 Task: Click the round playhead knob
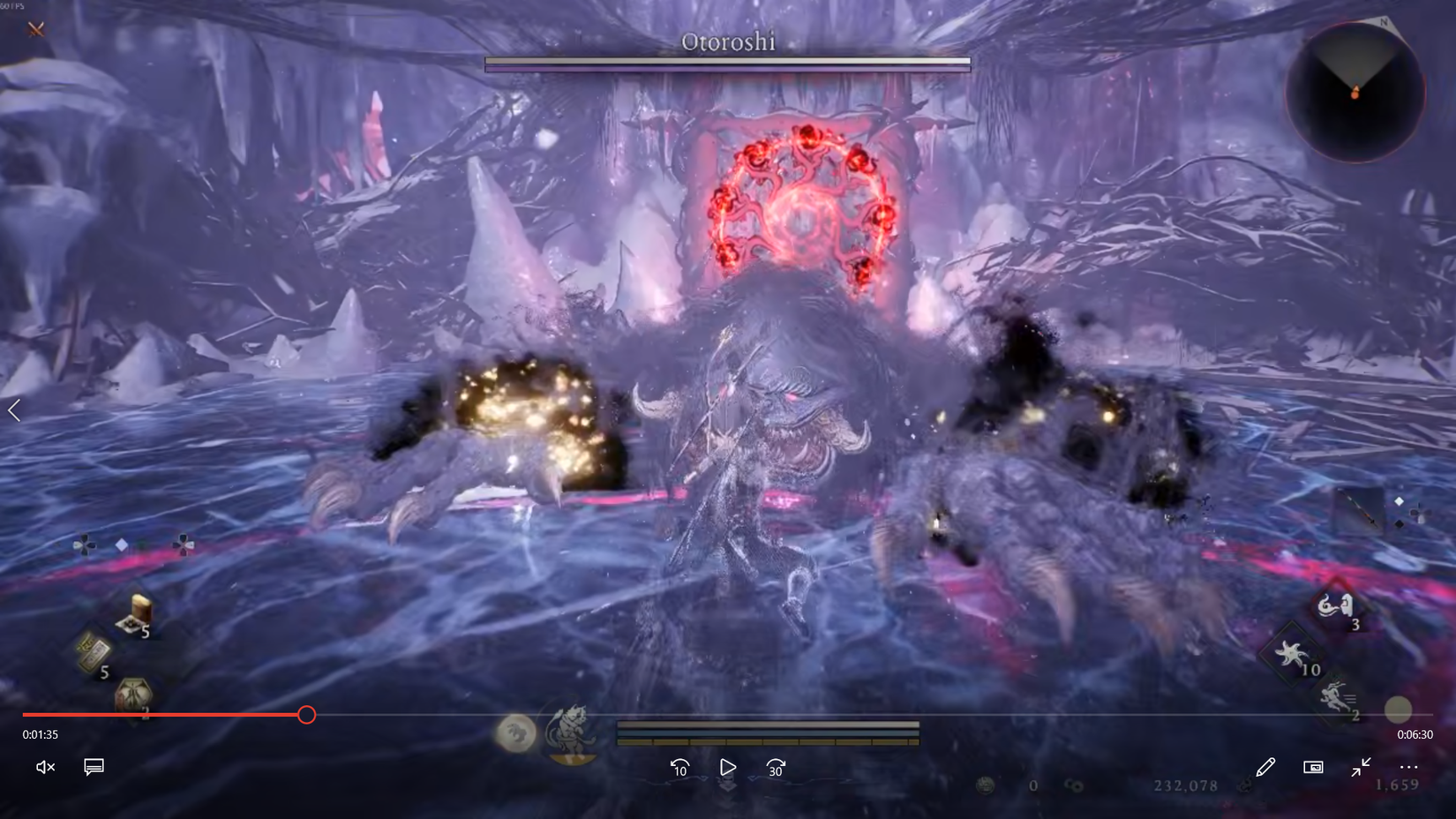pos(307,715)
